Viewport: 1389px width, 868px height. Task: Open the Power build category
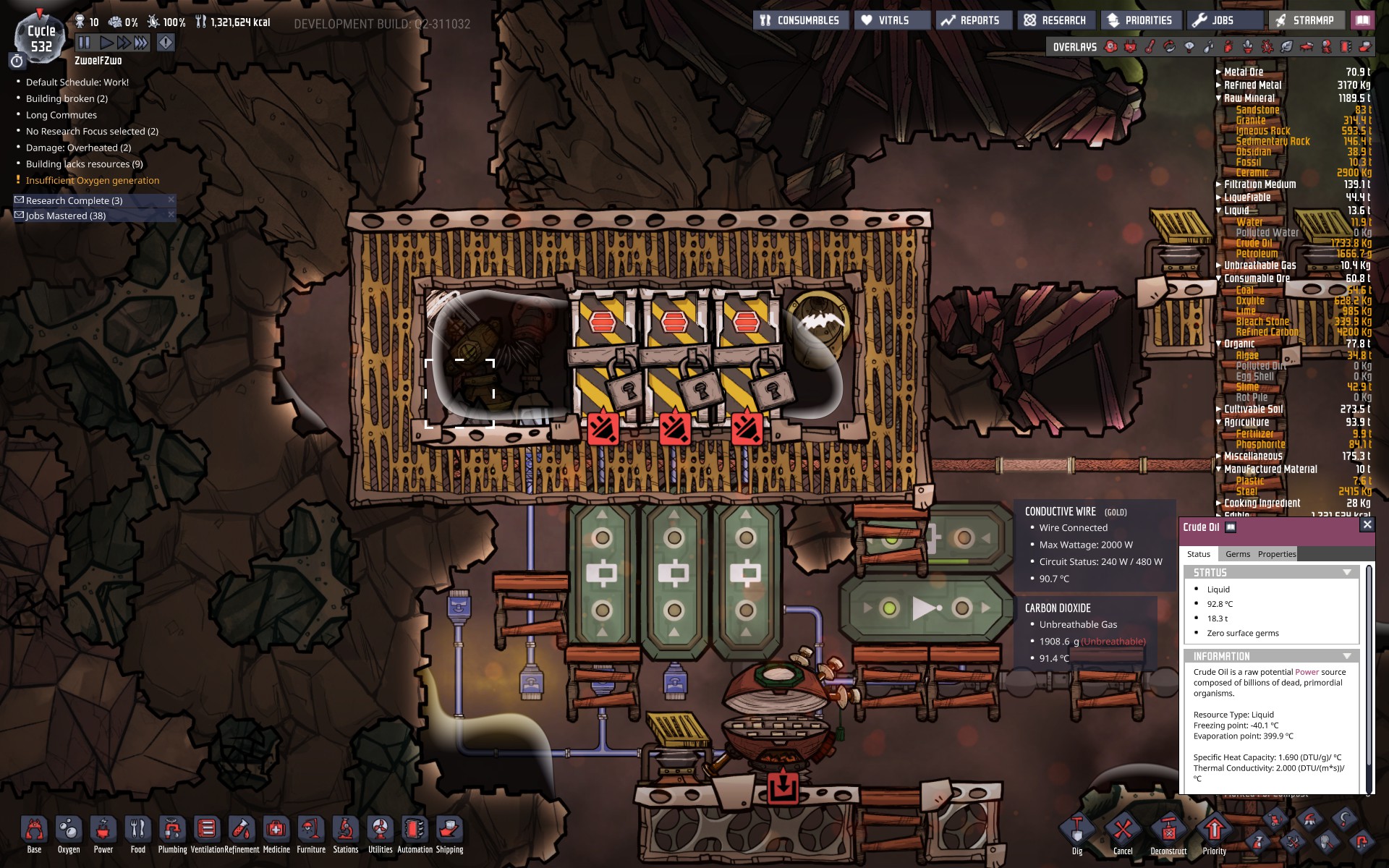(x=103, y=835)
